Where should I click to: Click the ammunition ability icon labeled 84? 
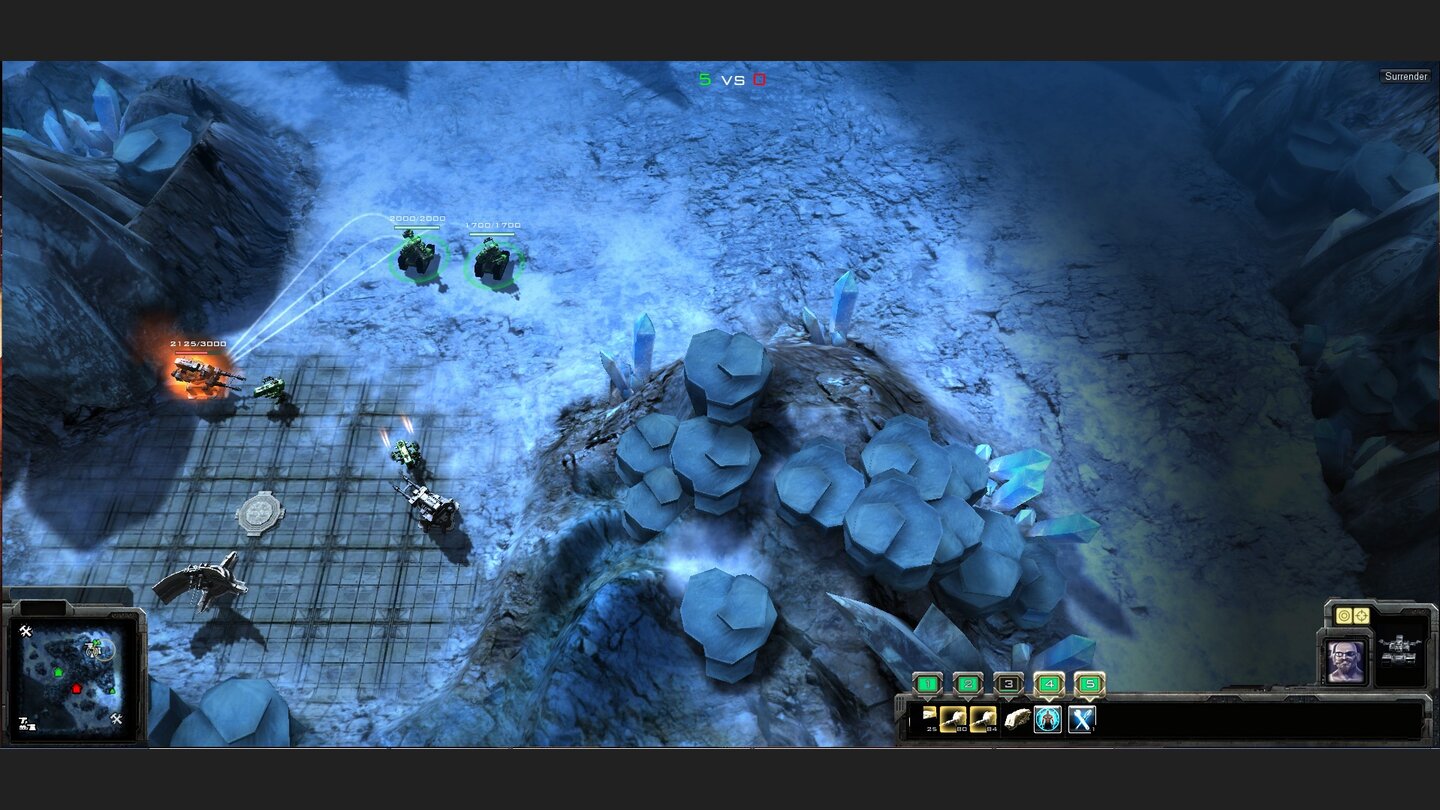click(983, 718)
